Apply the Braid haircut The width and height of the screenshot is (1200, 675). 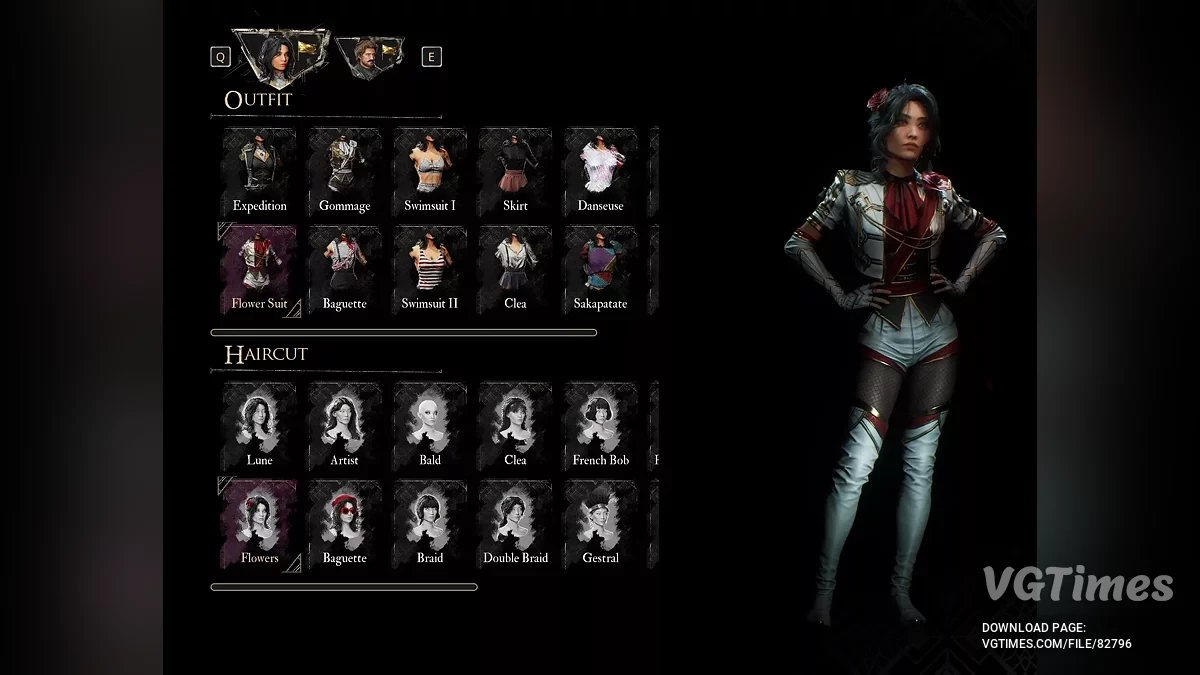(430, 522)
